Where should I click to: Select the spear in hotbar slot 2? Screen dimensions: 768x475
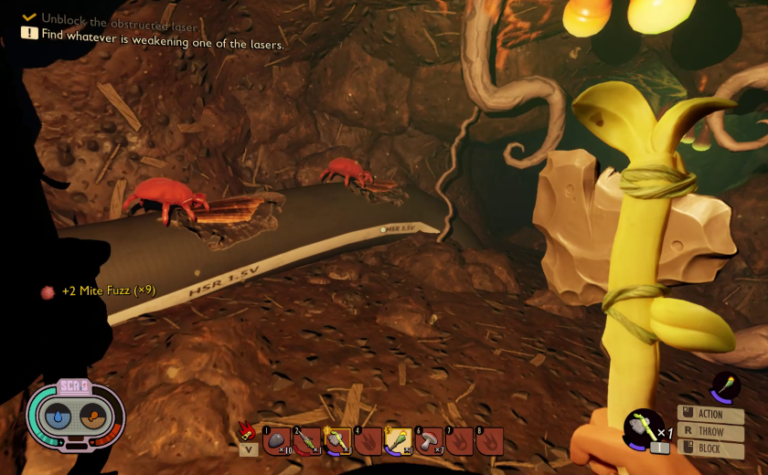[x=307, y=439]
